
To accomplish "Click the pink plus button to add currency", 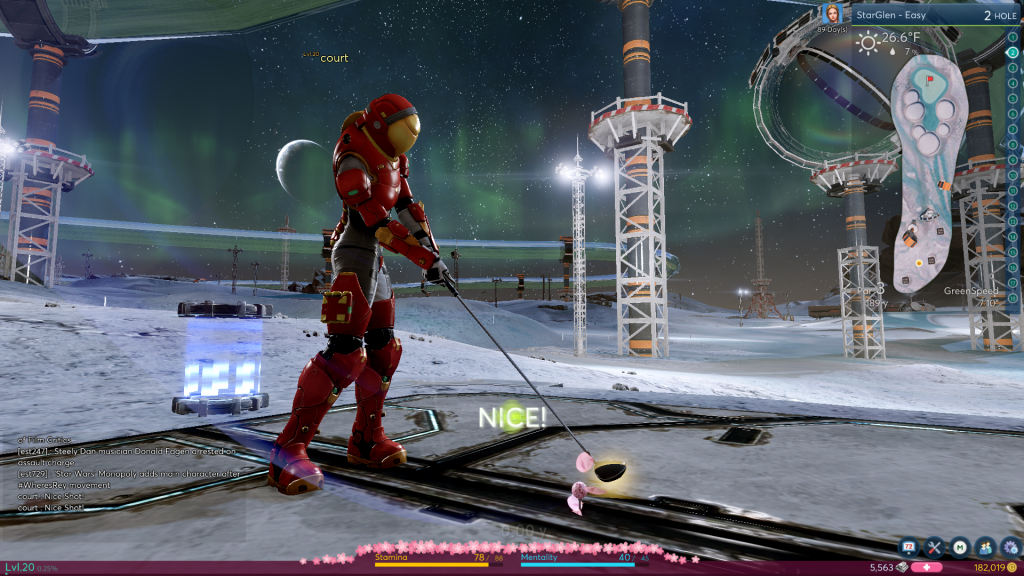I will pyautogui.click(x=926, y=568).
